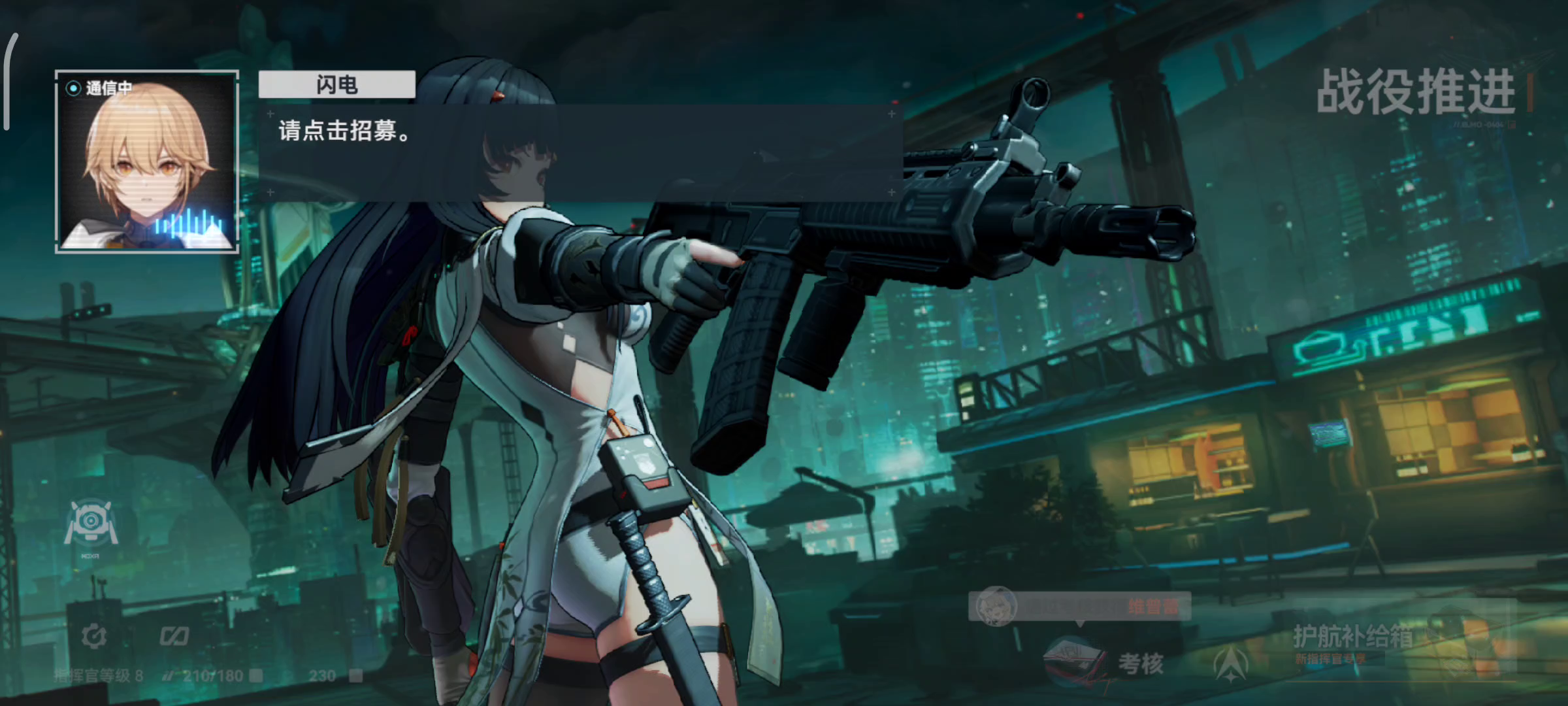Tap the 维普蕾 notification bubble

pos(1079,606)
